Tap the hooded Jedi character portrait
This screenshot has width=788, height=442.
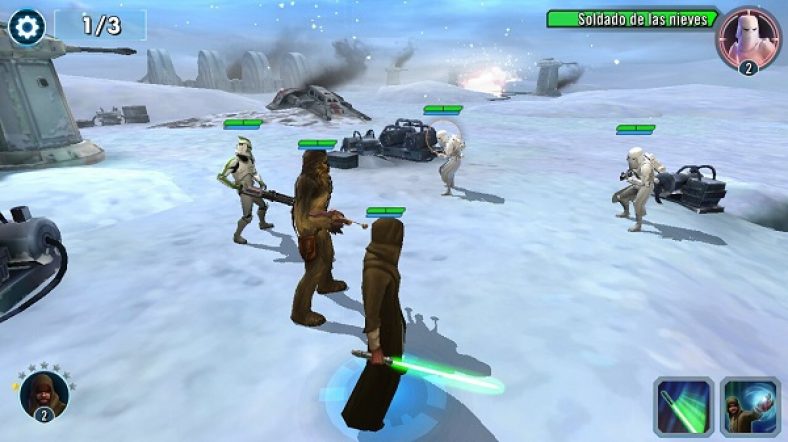pos(44,393)
